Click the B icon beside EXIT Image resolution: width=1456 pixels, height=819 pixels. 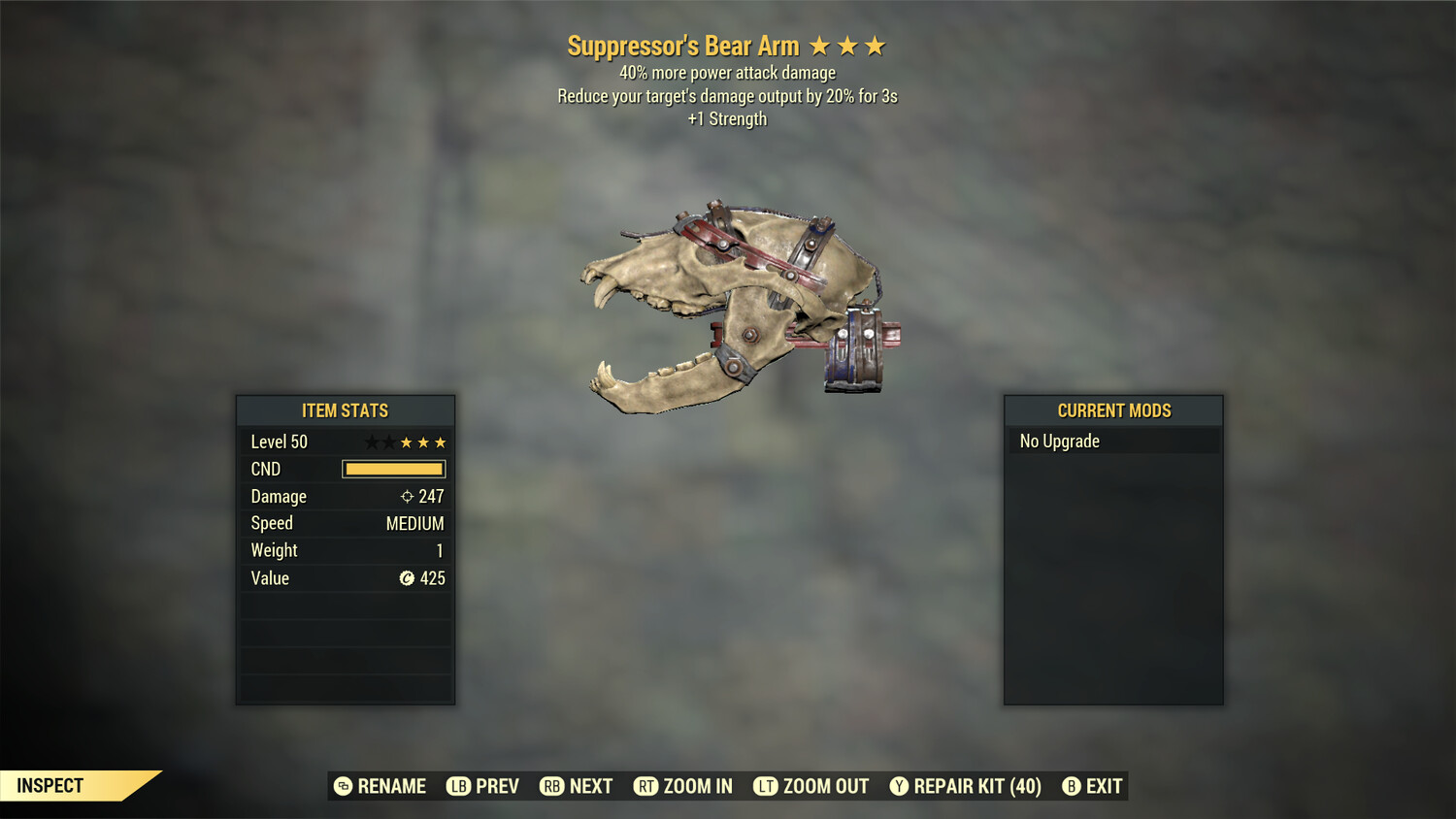pyautogui.click(x=1071, y=786)
